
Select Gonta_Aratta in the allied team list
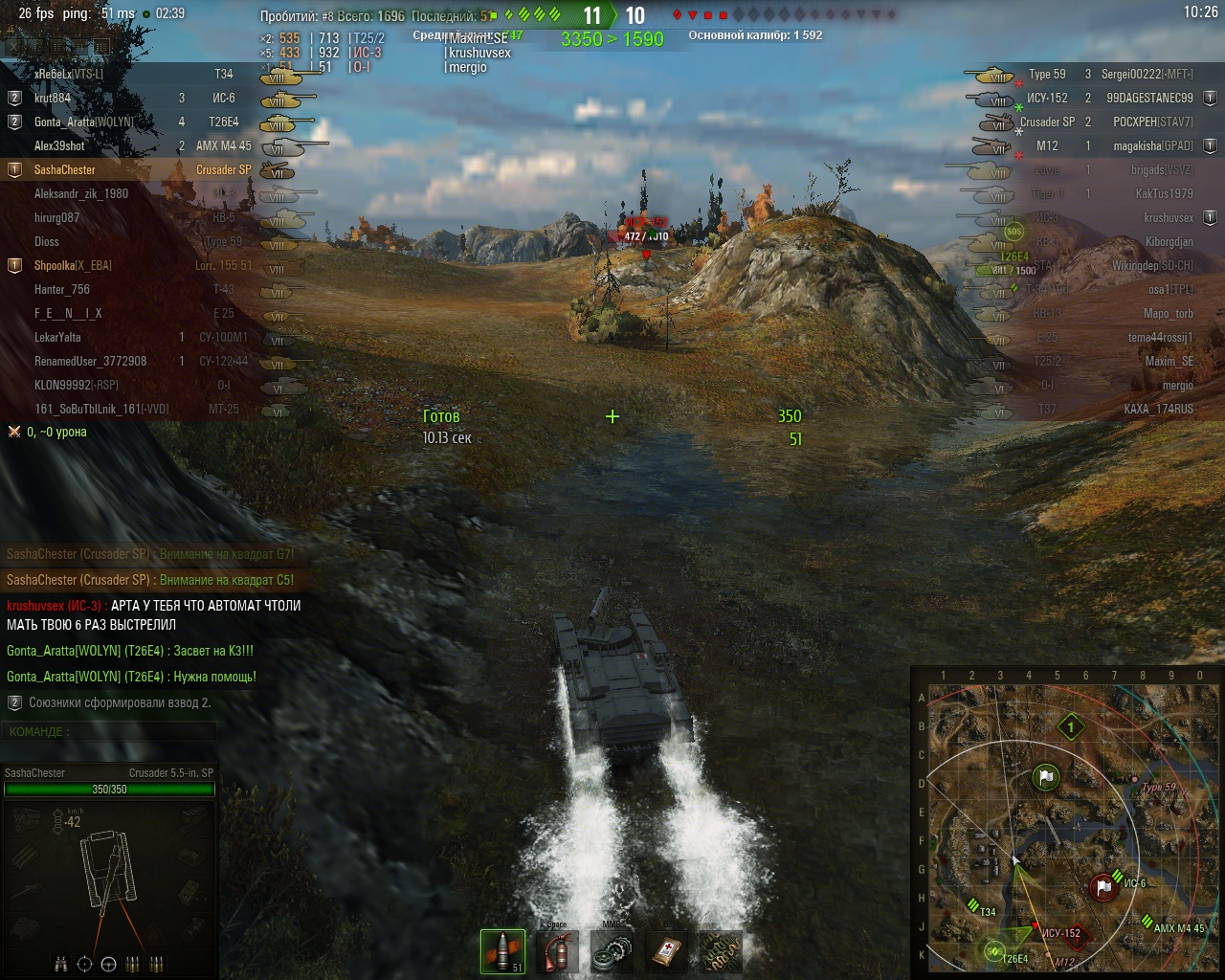(83, 122)
